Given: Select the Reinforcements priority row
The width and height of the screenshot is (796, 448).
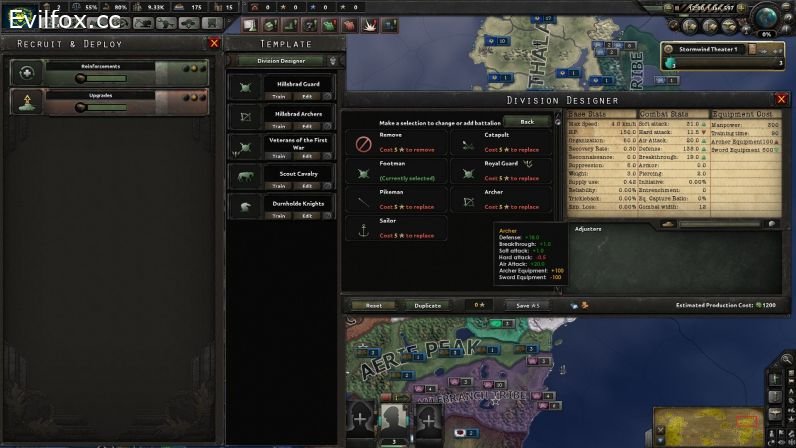Looking at the screenshot, I should pyautogui.click(x=110, y=72).
